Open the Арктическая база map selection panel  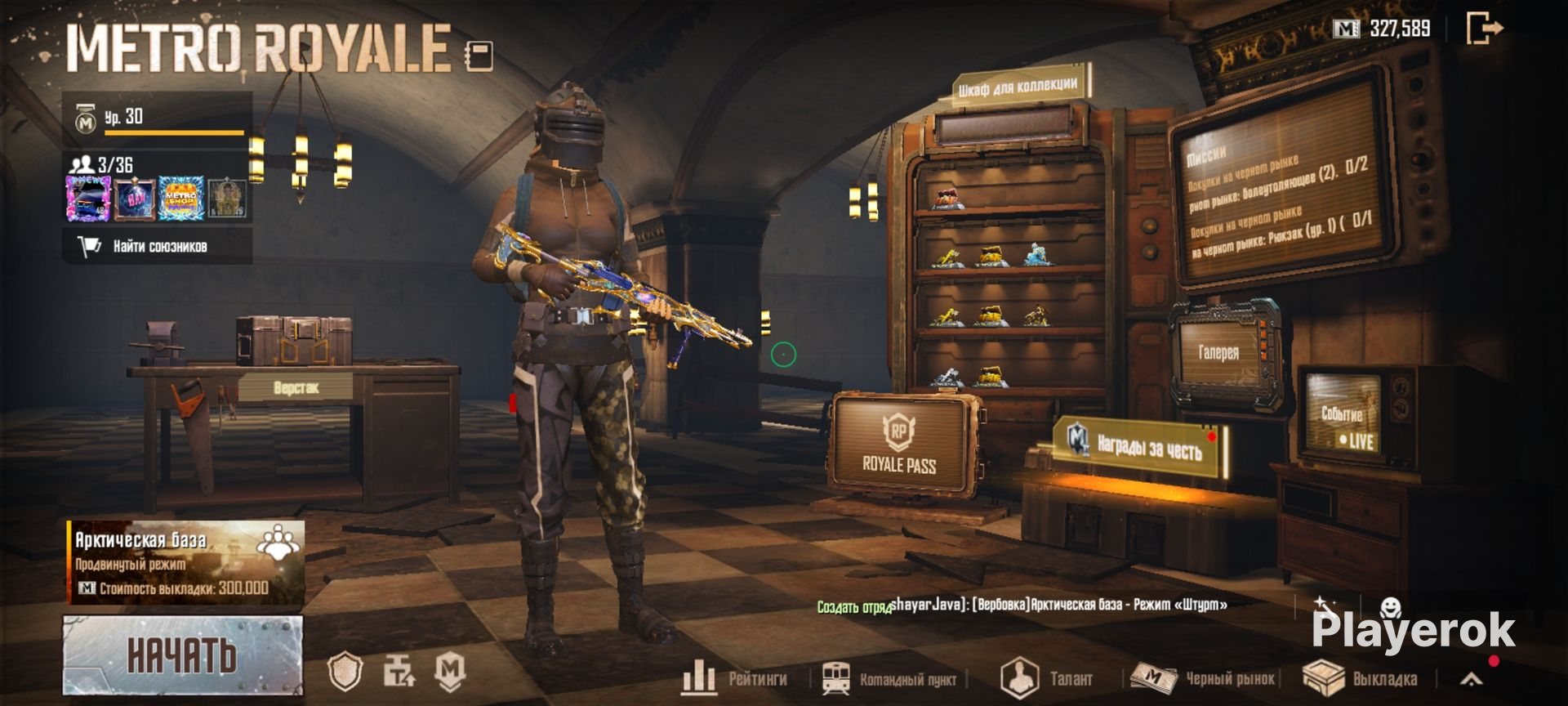point(185,562)
